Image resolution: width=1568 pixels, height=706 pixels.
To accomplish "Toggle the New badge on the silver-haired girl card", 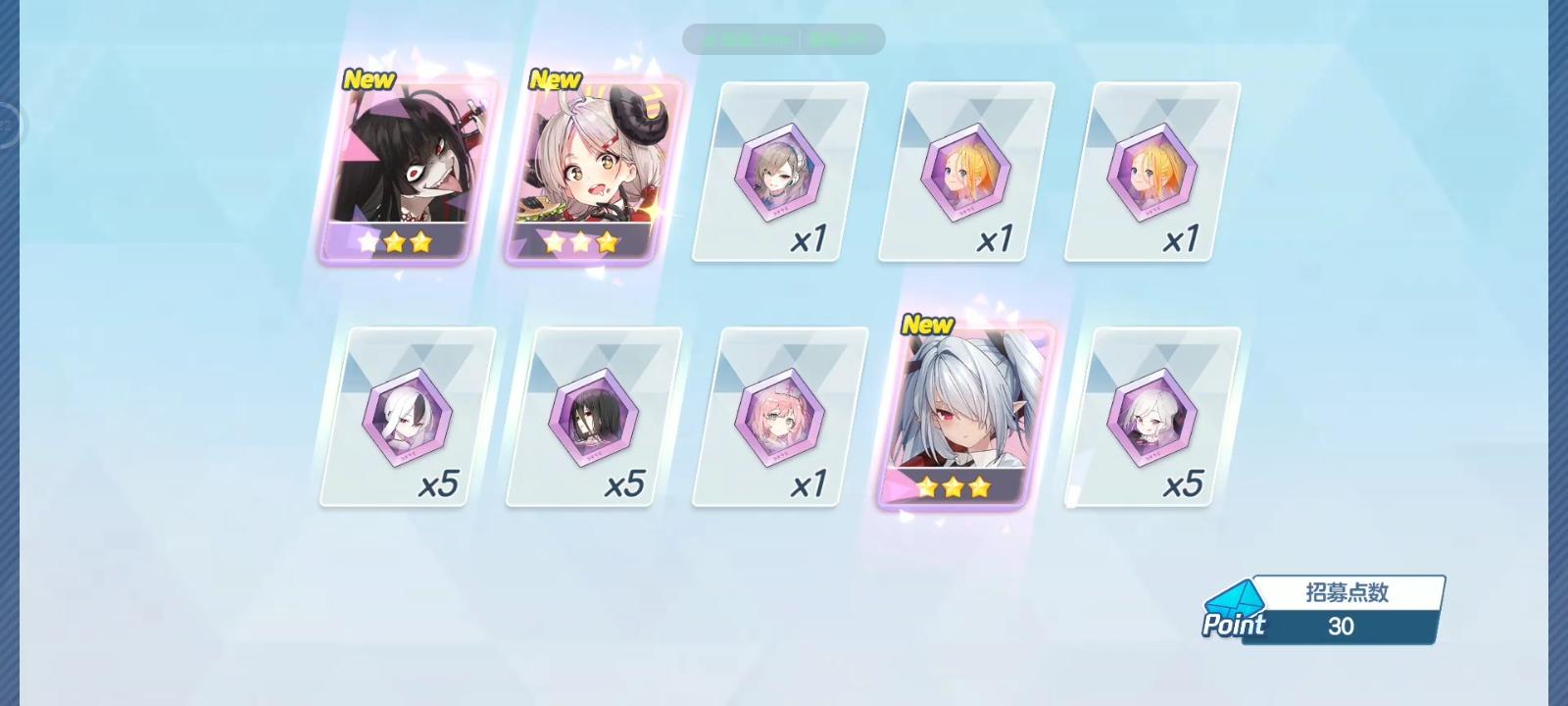I will click(927, 326).
